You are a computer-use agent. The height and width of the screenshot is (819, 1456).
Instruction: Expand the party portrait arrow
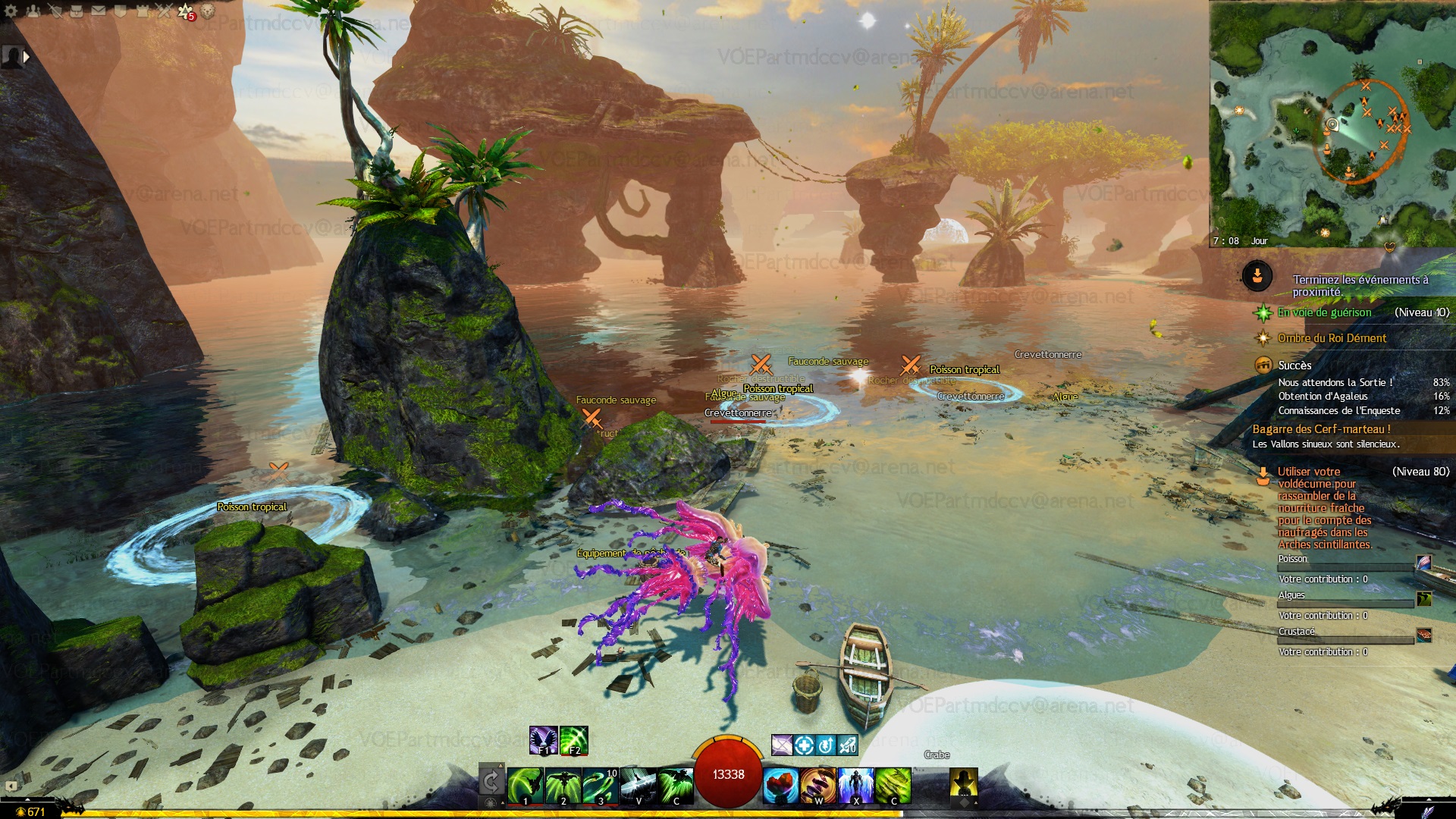(x=27, y=56)
